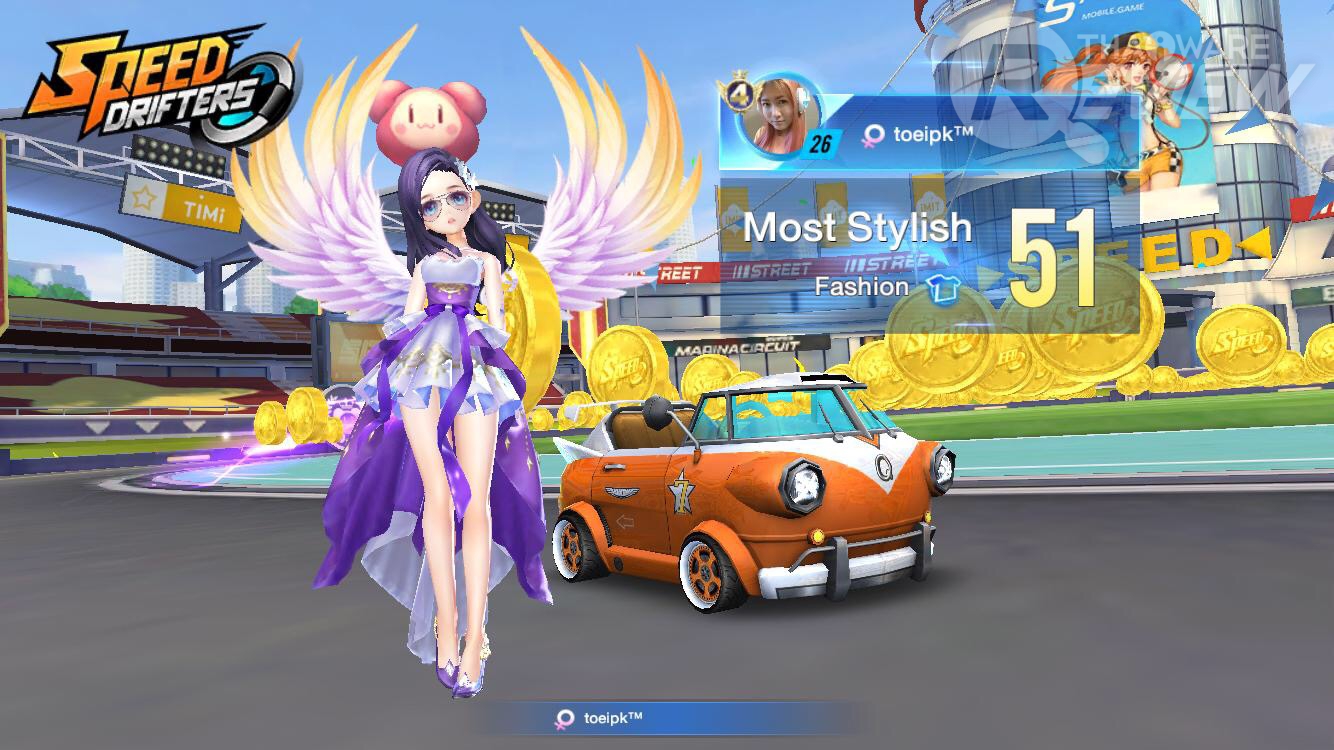Open toeipk's profile avatar portrait

pos(777,116)
